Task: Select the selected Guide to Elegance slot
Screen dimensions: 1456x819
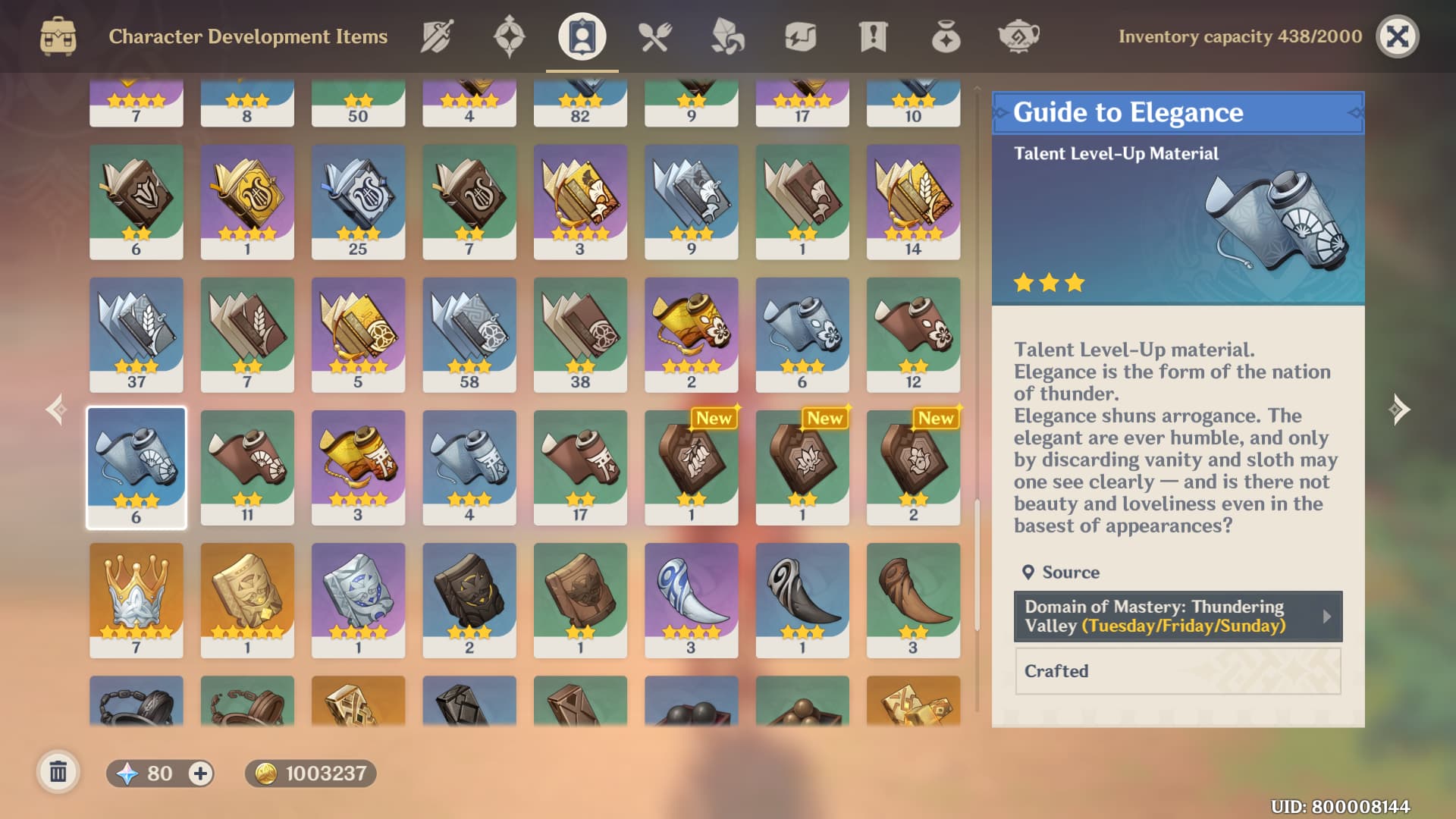Action: tap(136, 466)
